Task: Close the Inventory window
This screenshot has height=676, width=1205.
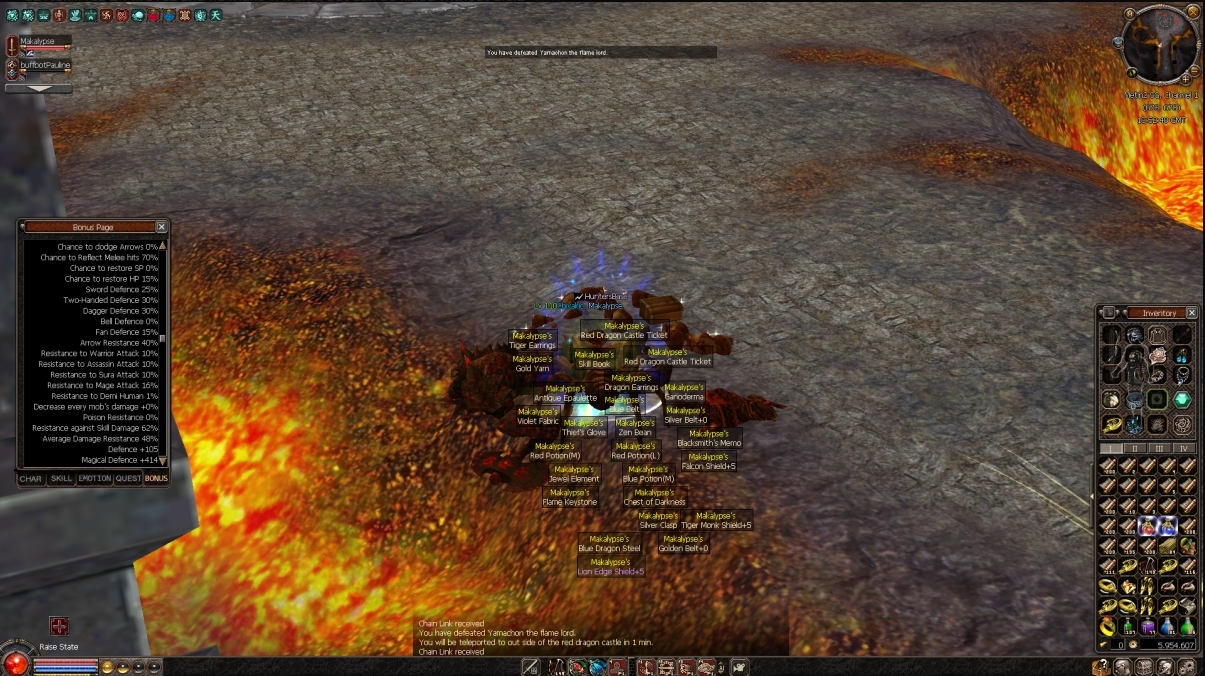Action: [1192, 313]
